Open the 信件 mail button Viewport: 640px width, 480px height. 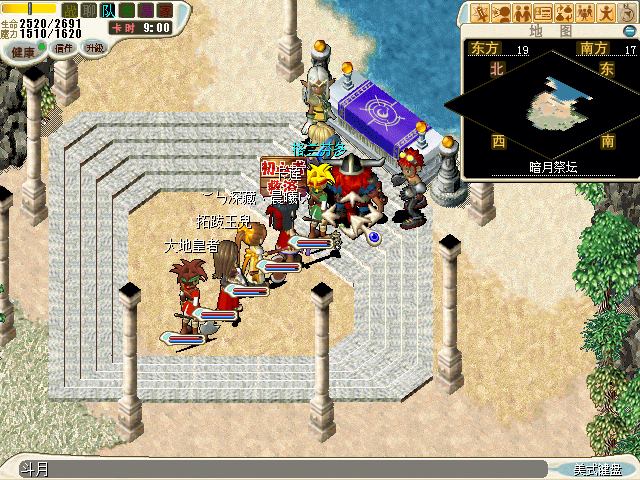pos(62,47)
